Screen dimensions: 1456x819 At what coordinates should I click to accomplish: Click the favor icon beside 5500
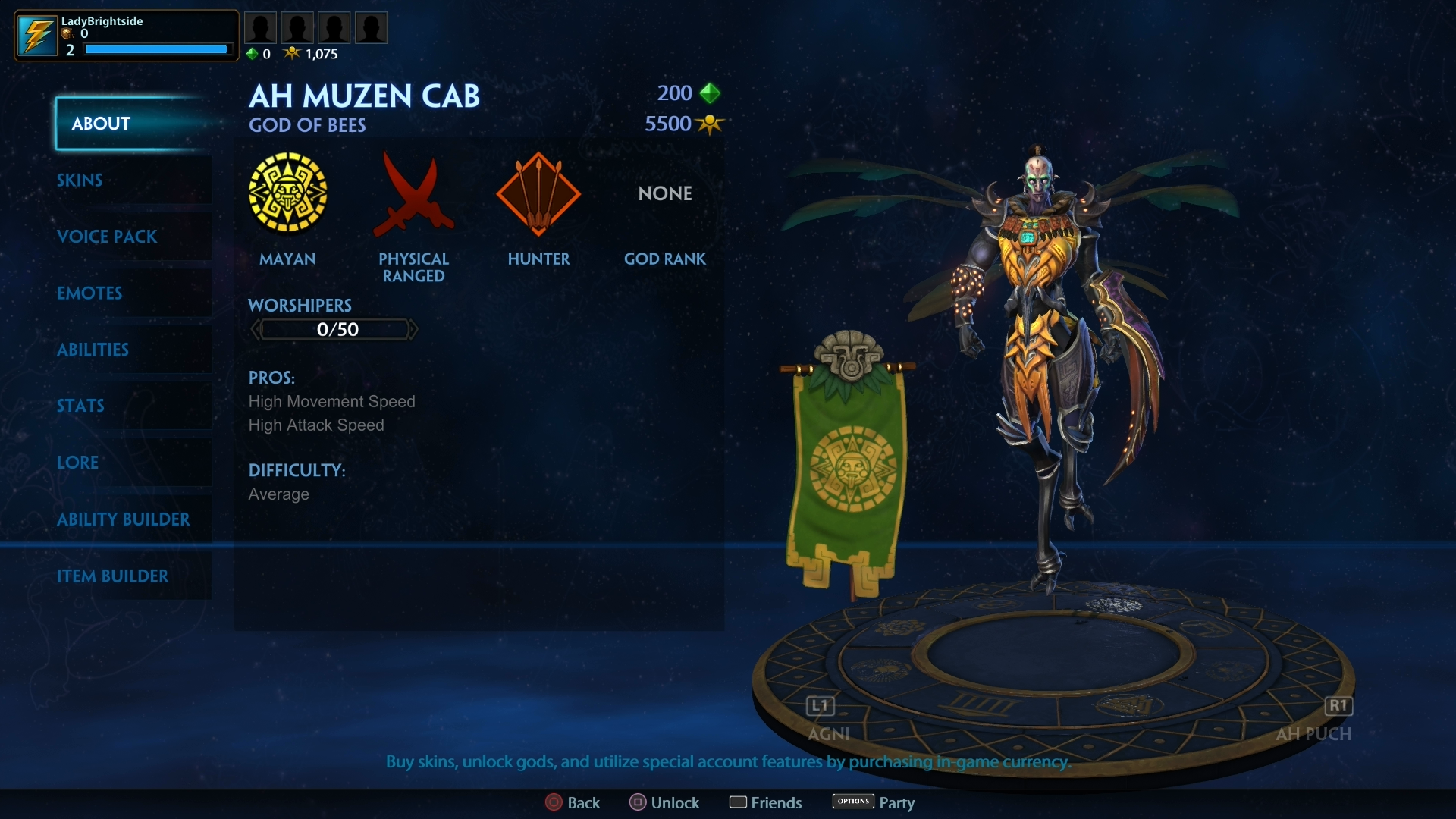coord(710,124)
